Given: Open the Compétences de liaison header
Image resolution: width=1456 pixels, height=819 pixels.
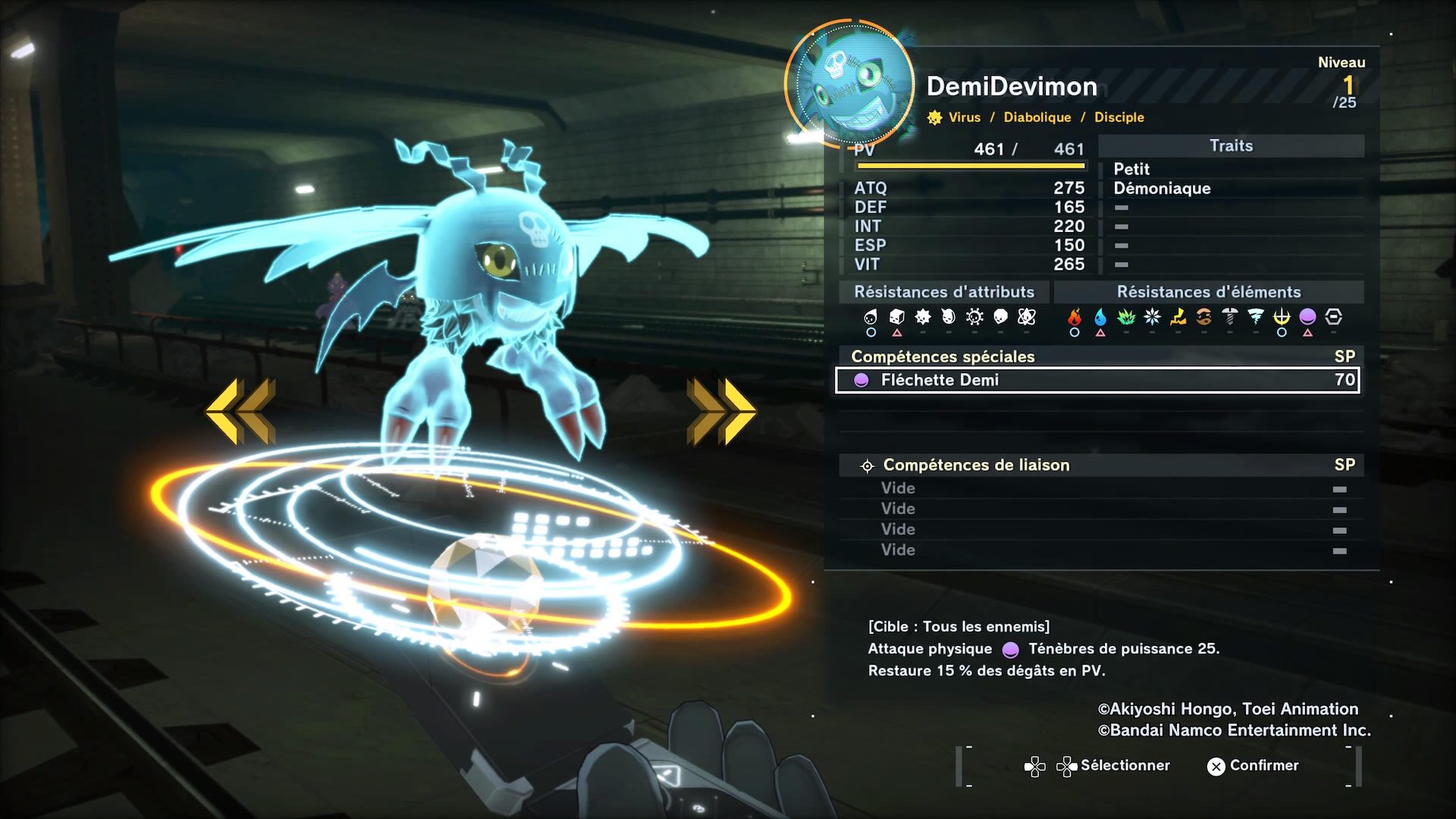Looking at the screenshot, I should tap(976, 465).
